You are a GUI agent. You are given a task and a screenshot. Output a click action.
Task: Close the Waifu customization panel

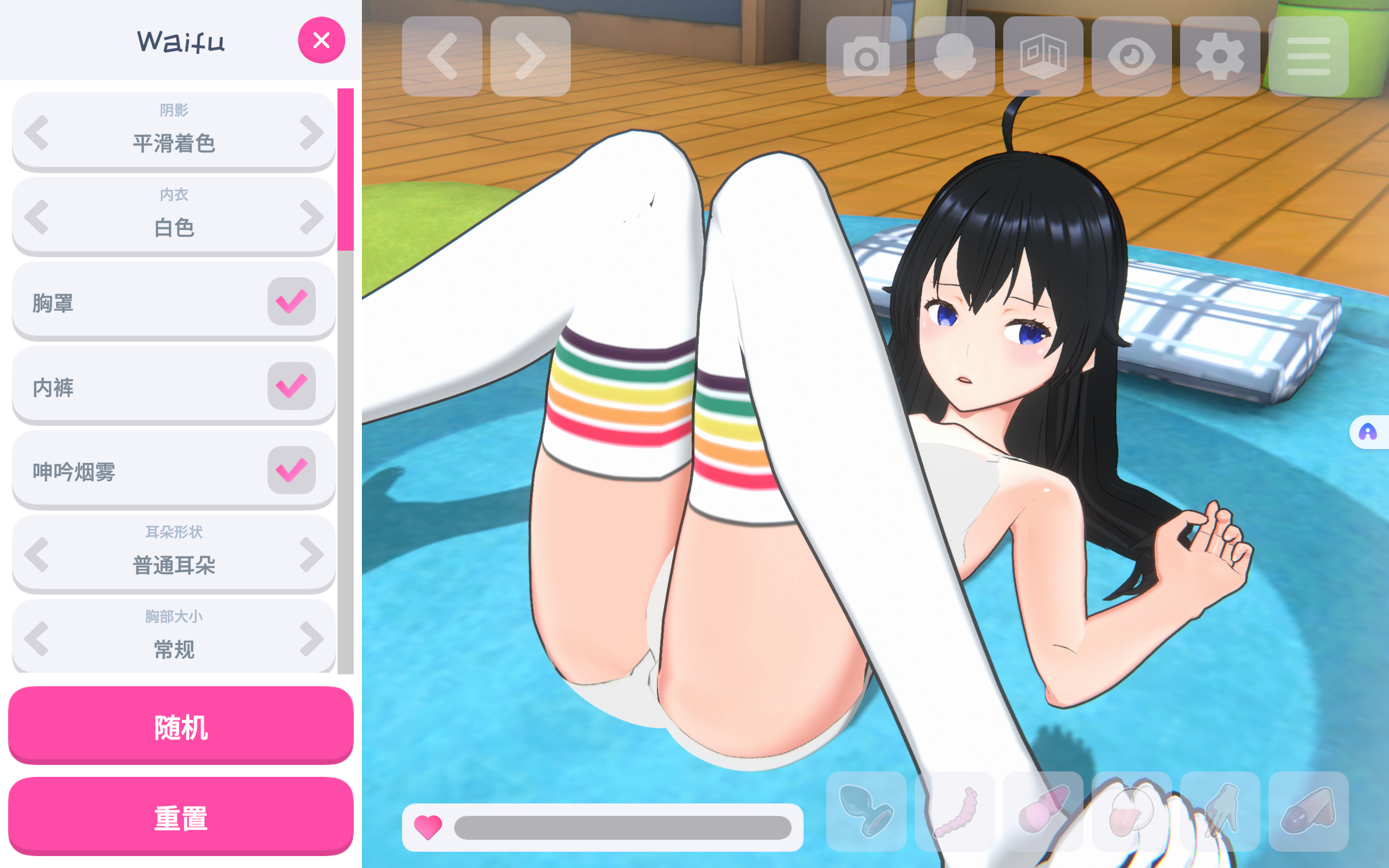click(321, 40)
